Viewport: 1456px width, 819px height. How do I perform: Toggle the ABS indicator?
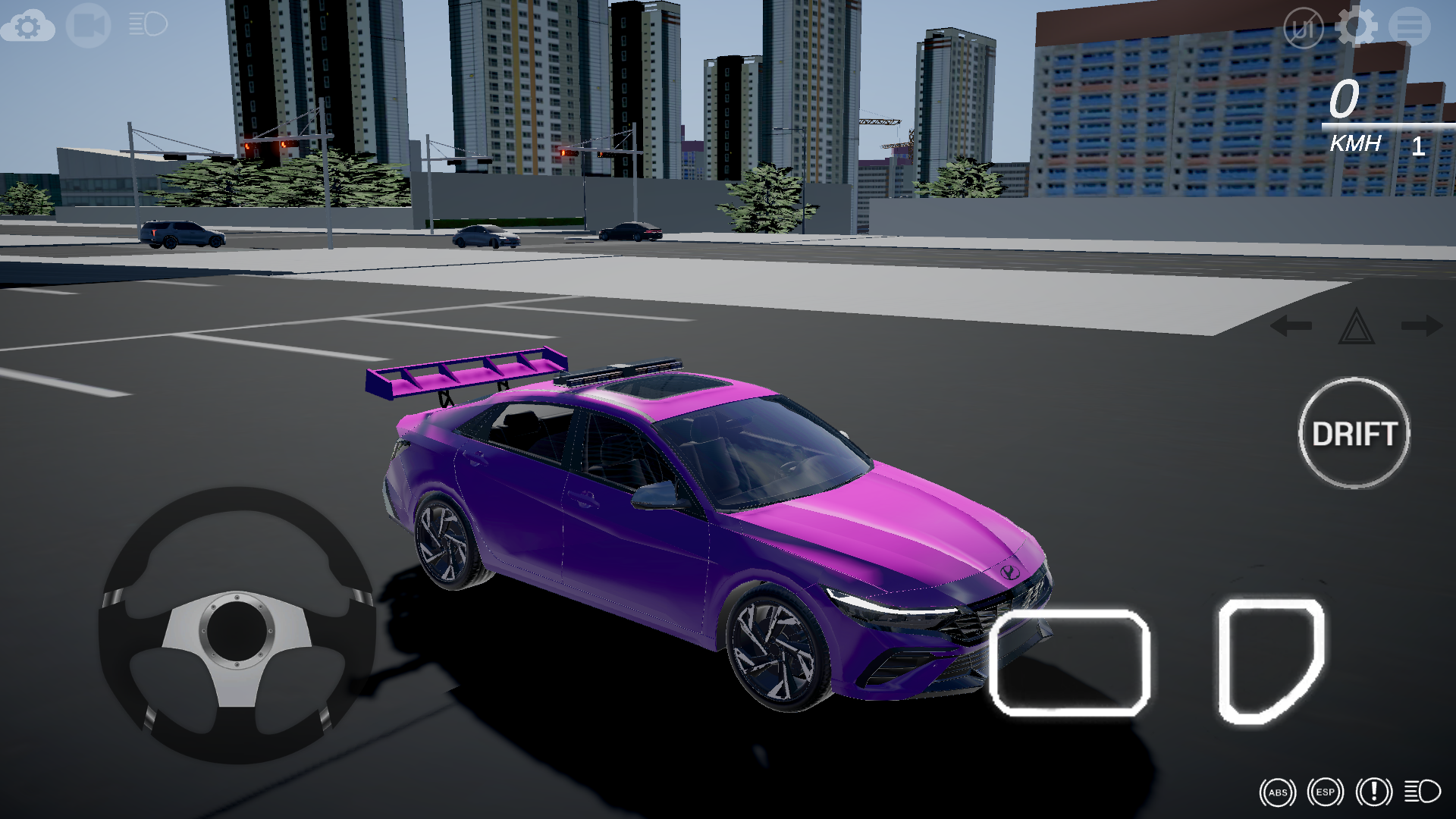1278,792
